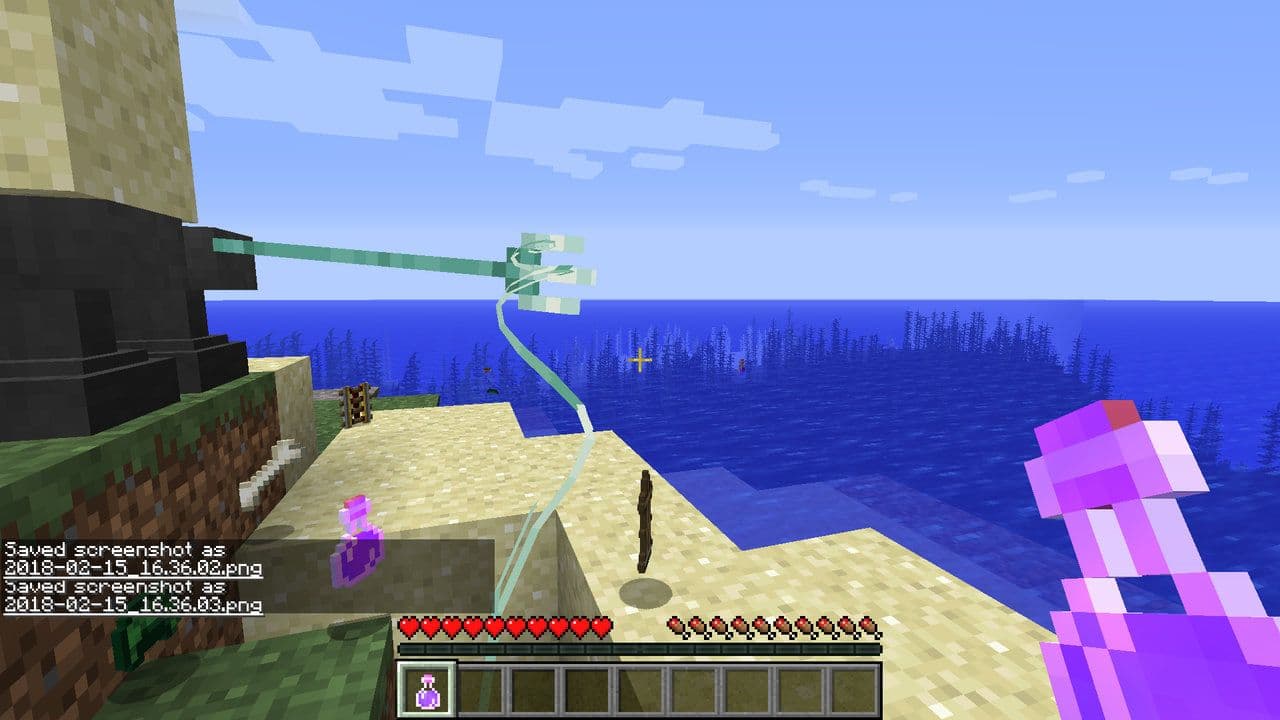
Task: Click the ninth hotbar slot
Action: pos(853,690)
